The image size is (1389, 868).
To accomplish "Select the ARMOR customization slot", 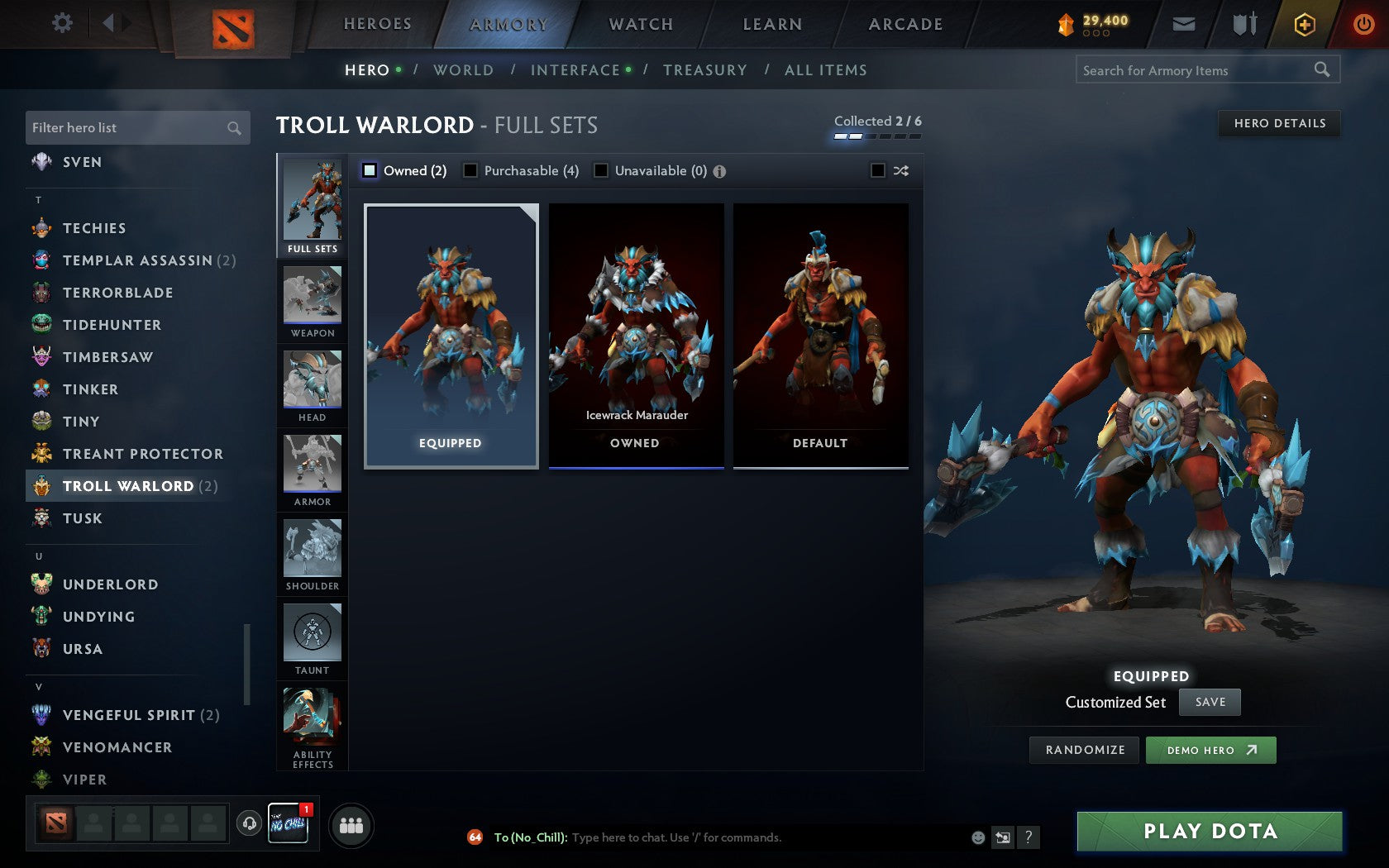I will click(x=312, y=470).
